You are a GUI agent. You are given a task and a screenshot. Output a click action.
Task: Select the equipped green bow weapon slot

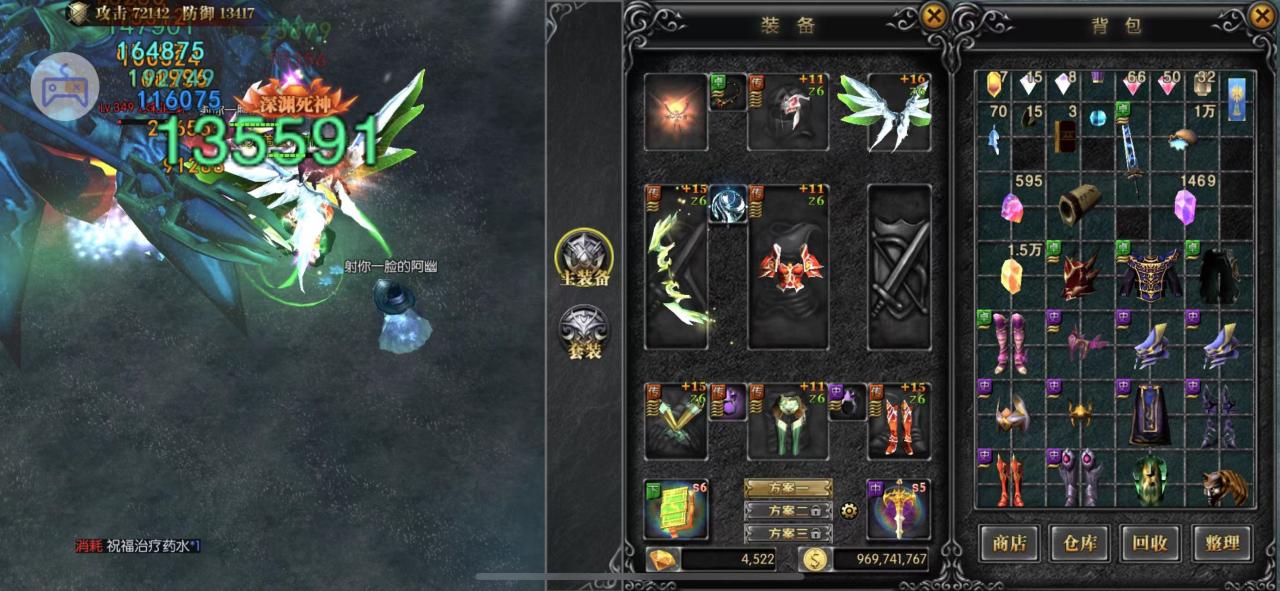tap(676, 266)
